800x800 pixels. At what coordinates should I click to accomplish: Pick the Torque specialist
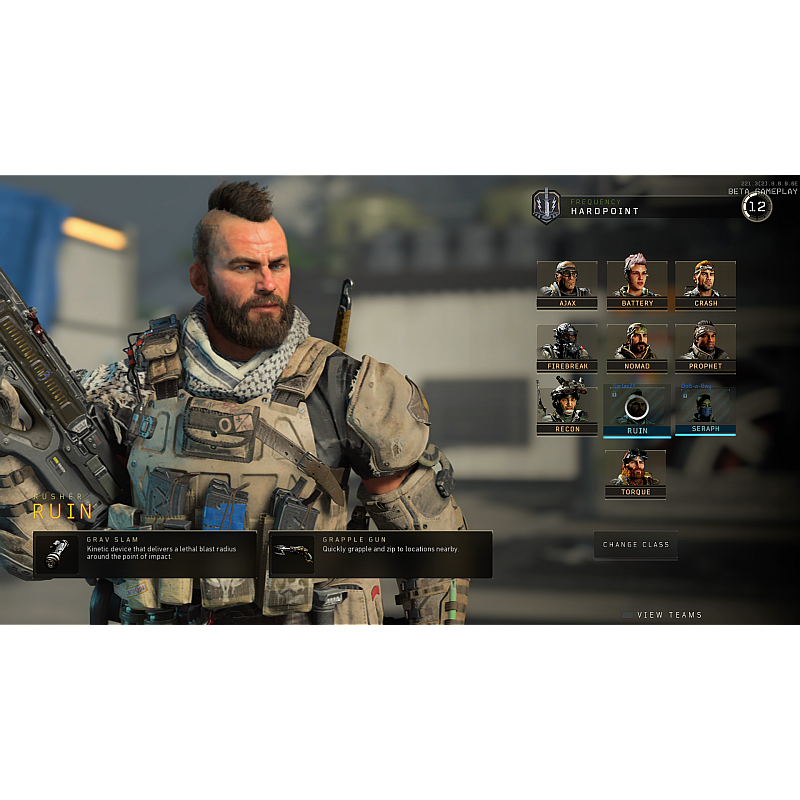[635, 474]
